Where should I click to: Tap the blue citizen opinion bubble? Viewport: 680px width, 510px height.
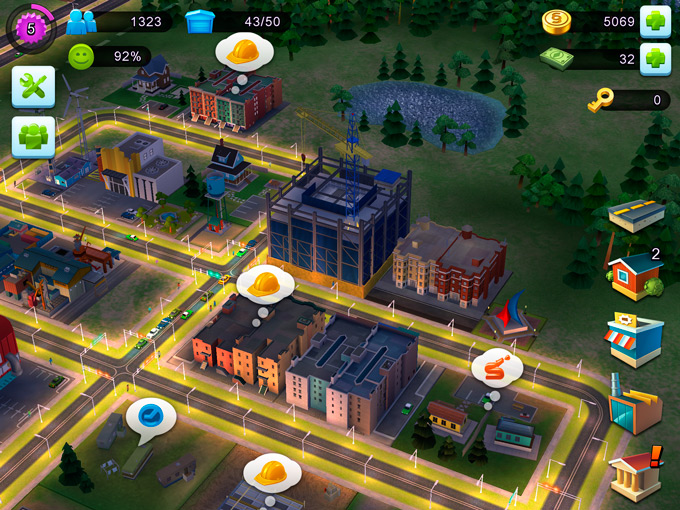pyautogui.click(x=151, y=418)
